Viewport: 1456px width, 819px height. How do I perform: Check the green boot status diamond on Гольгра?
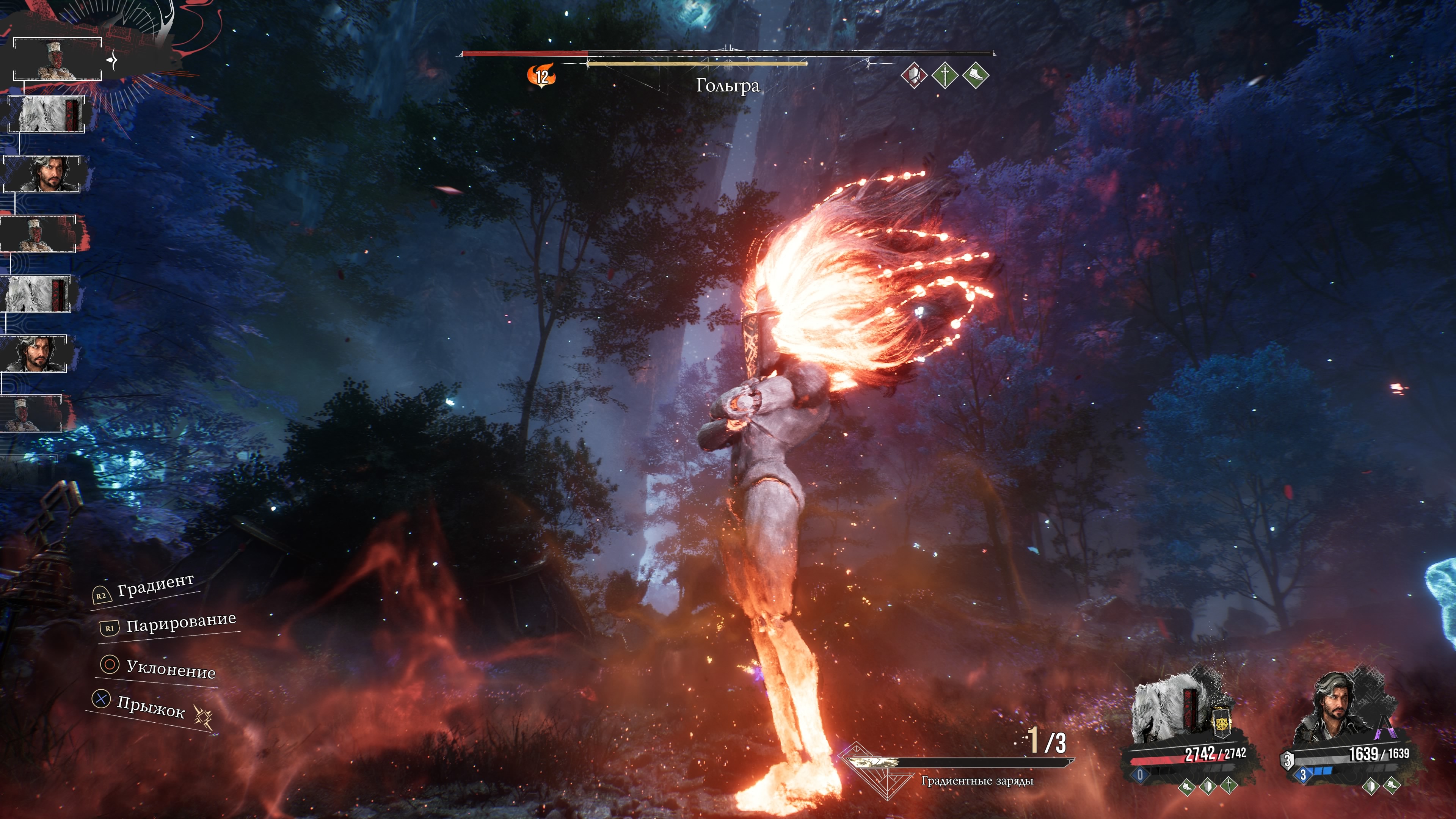coord(976,75)
